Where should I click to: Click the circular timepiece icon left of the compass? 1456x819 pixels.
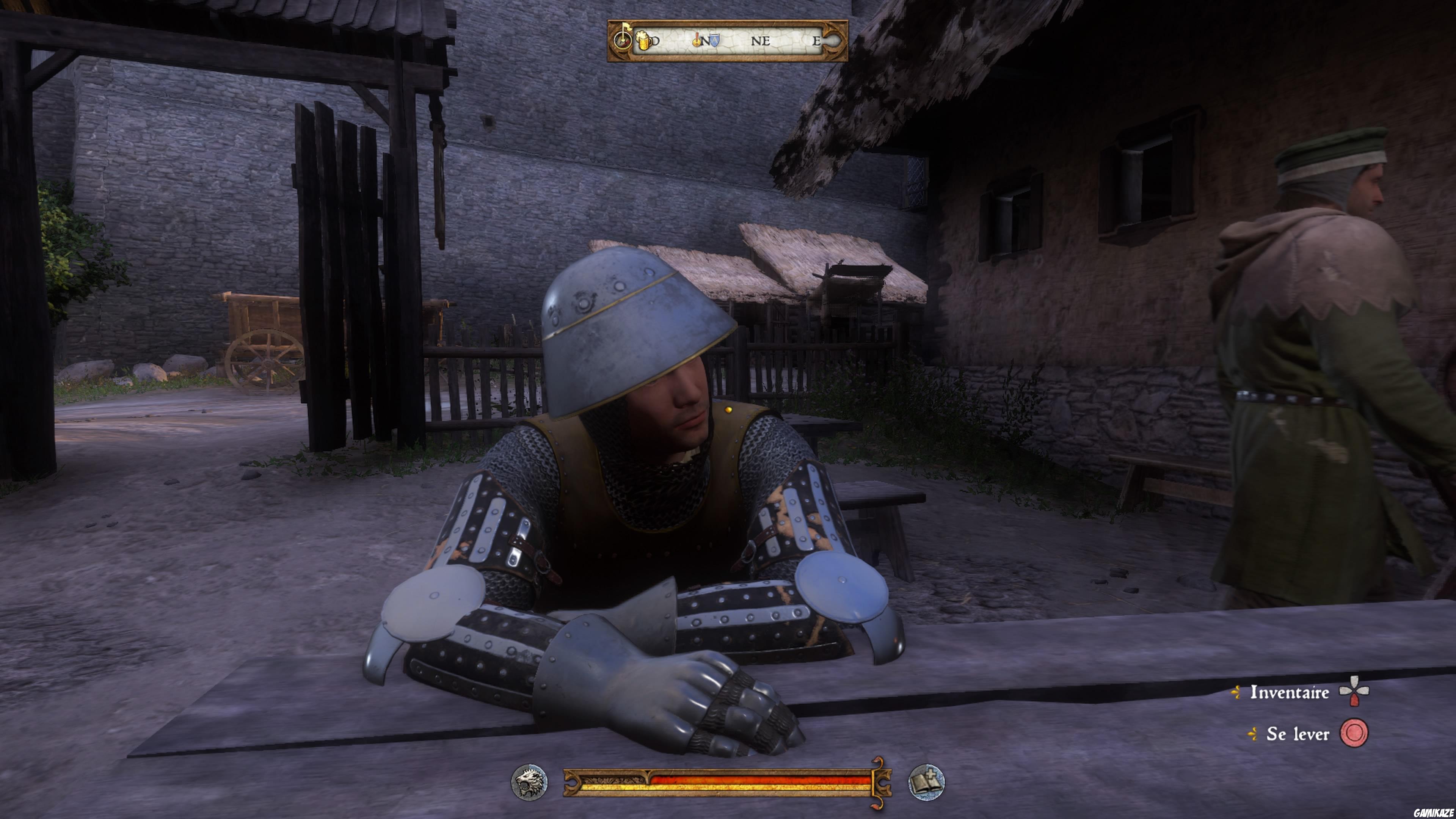coord(622,41)
